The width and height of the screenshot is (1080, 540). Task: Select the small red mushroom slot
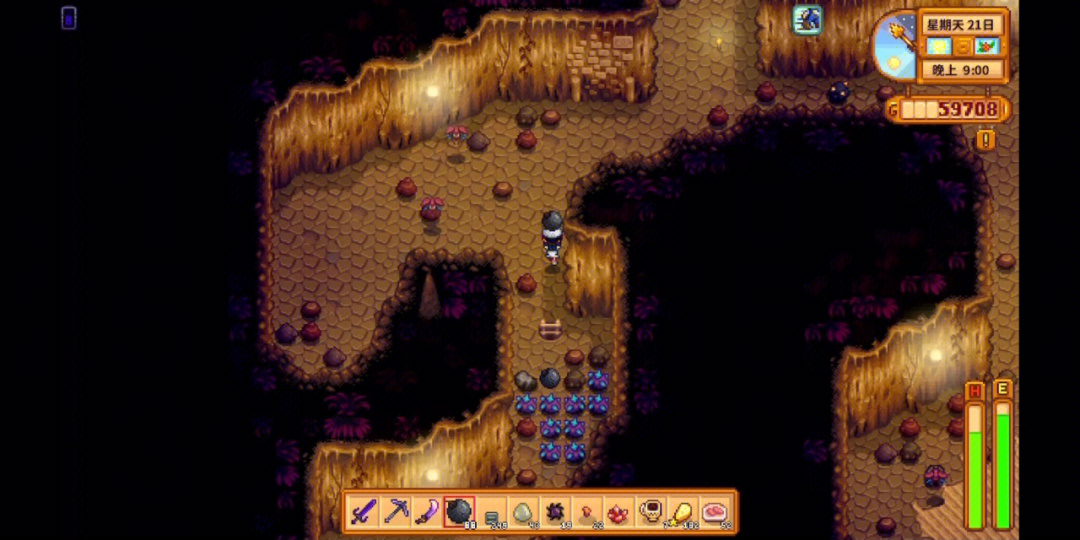[x=587, y=513]
